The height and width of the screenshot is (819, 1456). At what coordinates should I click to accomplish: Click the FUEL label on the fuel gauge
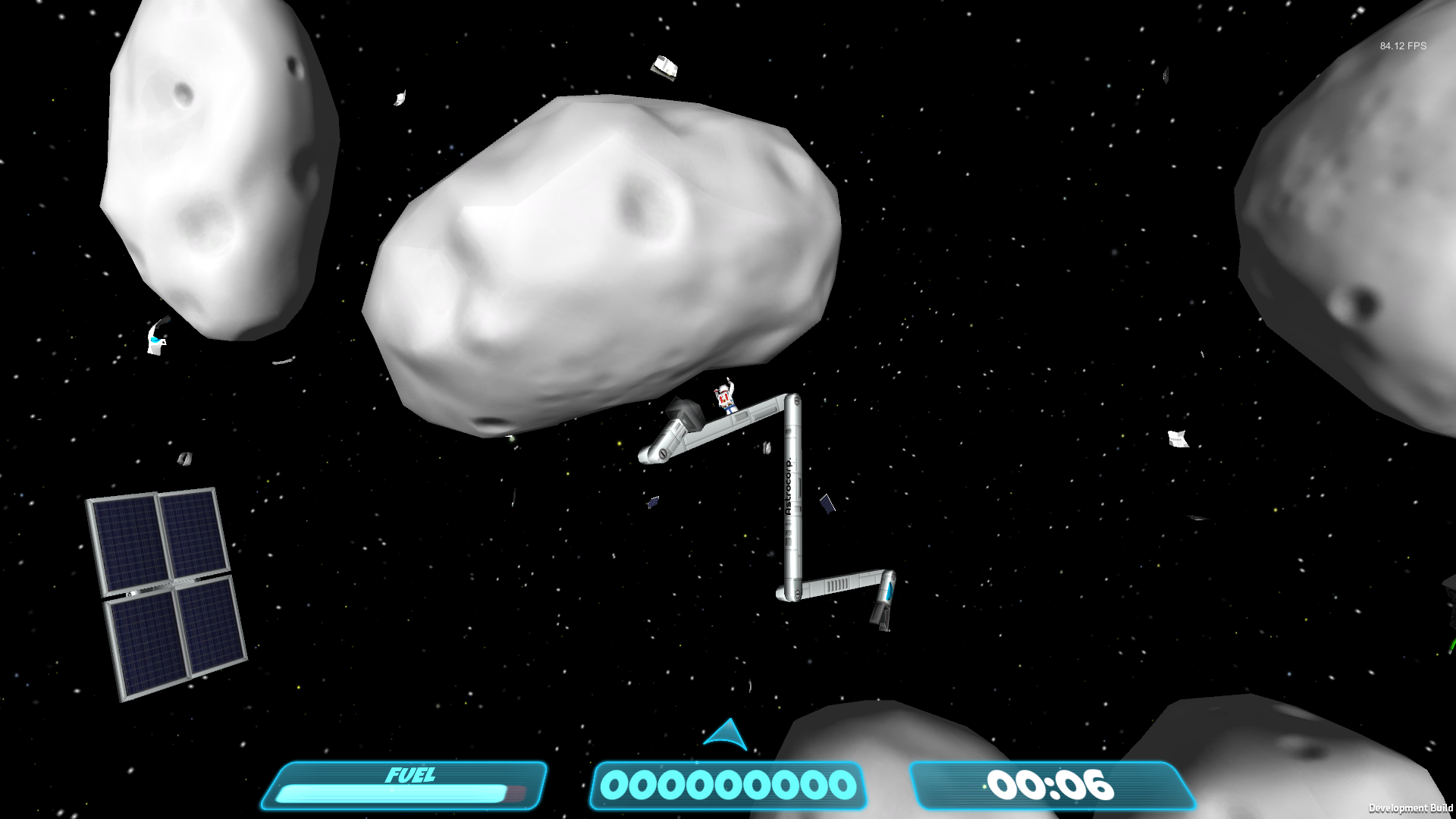coord(412,775)
